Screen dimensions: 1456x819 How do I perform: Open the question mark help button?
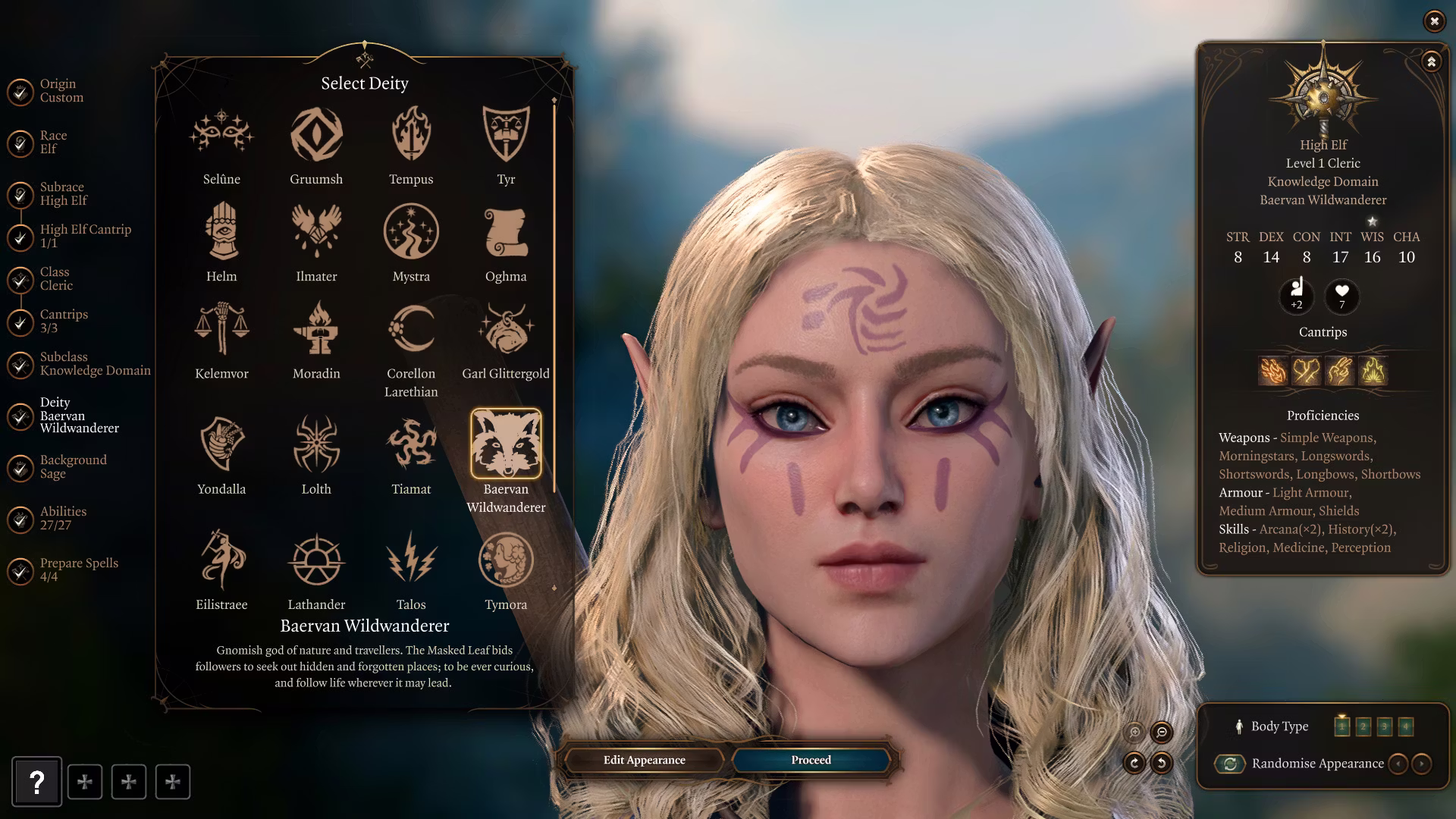pyautogui.click(x=36, y=782)
